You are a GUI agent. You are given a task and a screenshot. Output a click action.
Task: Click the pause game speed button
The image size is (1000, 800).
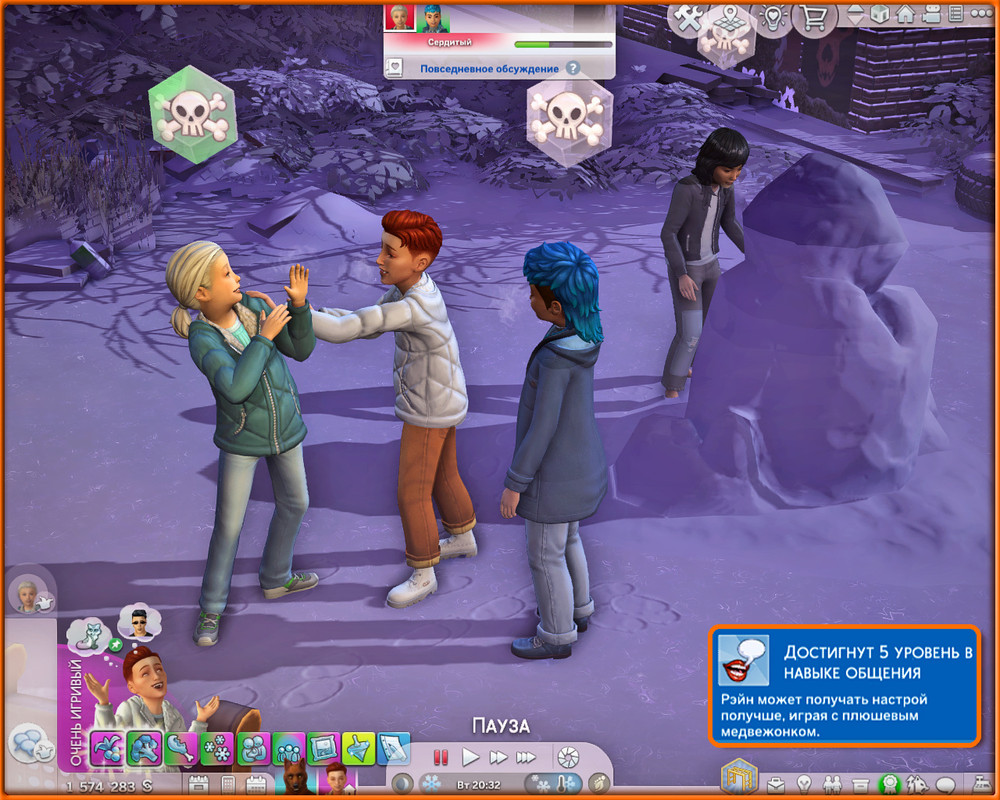tap(441, 757)
